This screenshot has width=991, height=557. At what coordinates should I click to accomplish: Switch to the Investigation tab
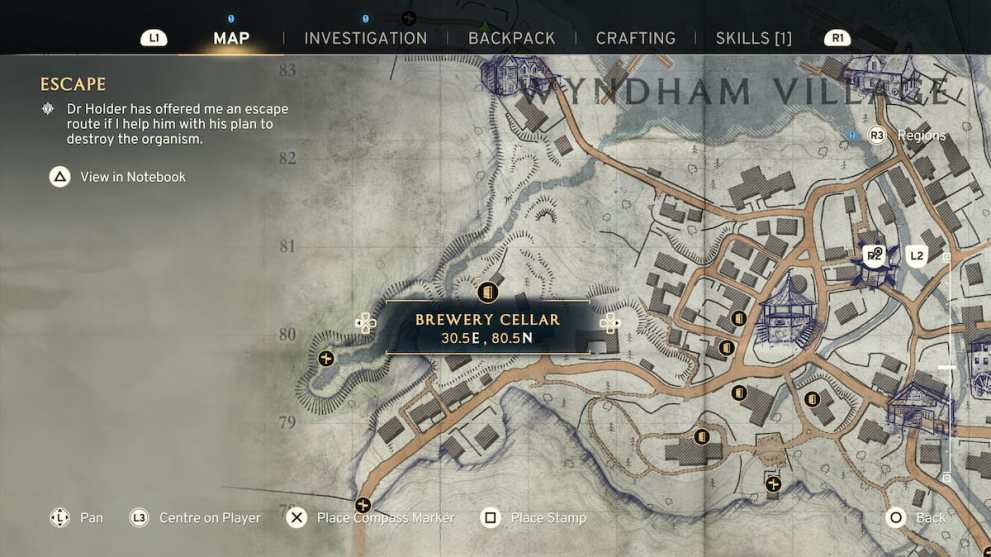[x=365, y=38]
